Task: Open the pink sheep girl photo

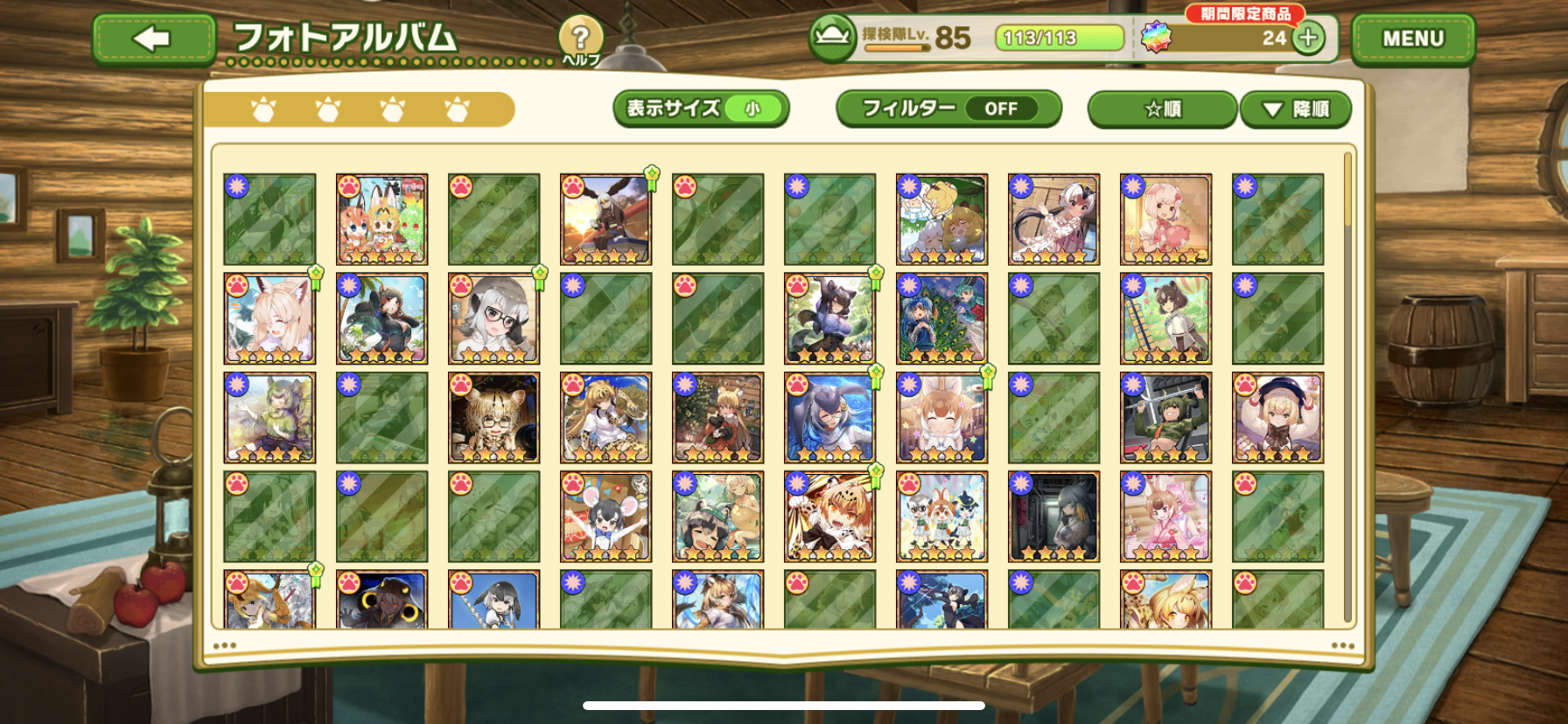Action: click(x=1165, y=219)
